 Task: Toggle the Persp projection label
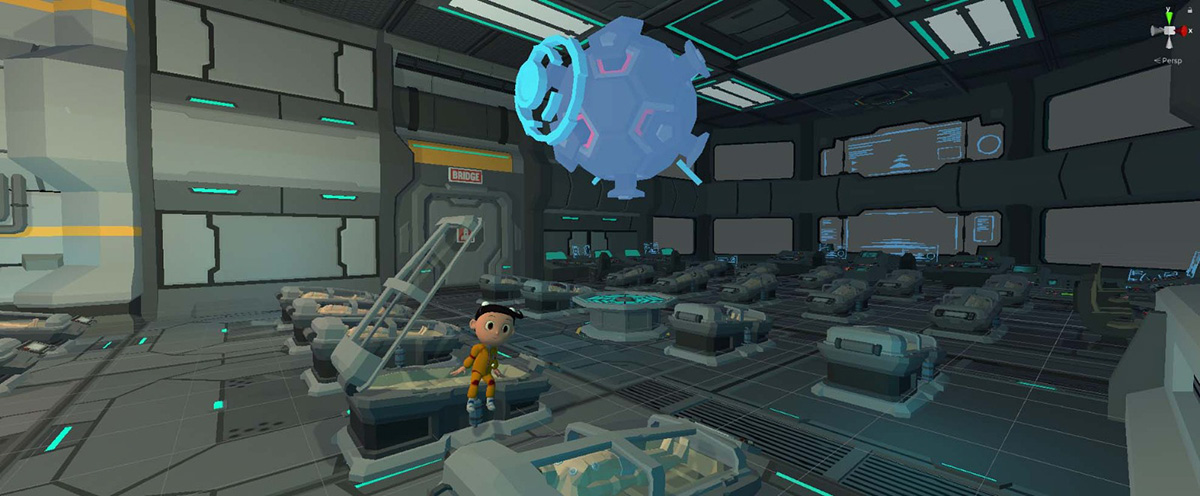(x=1170, y=60)
